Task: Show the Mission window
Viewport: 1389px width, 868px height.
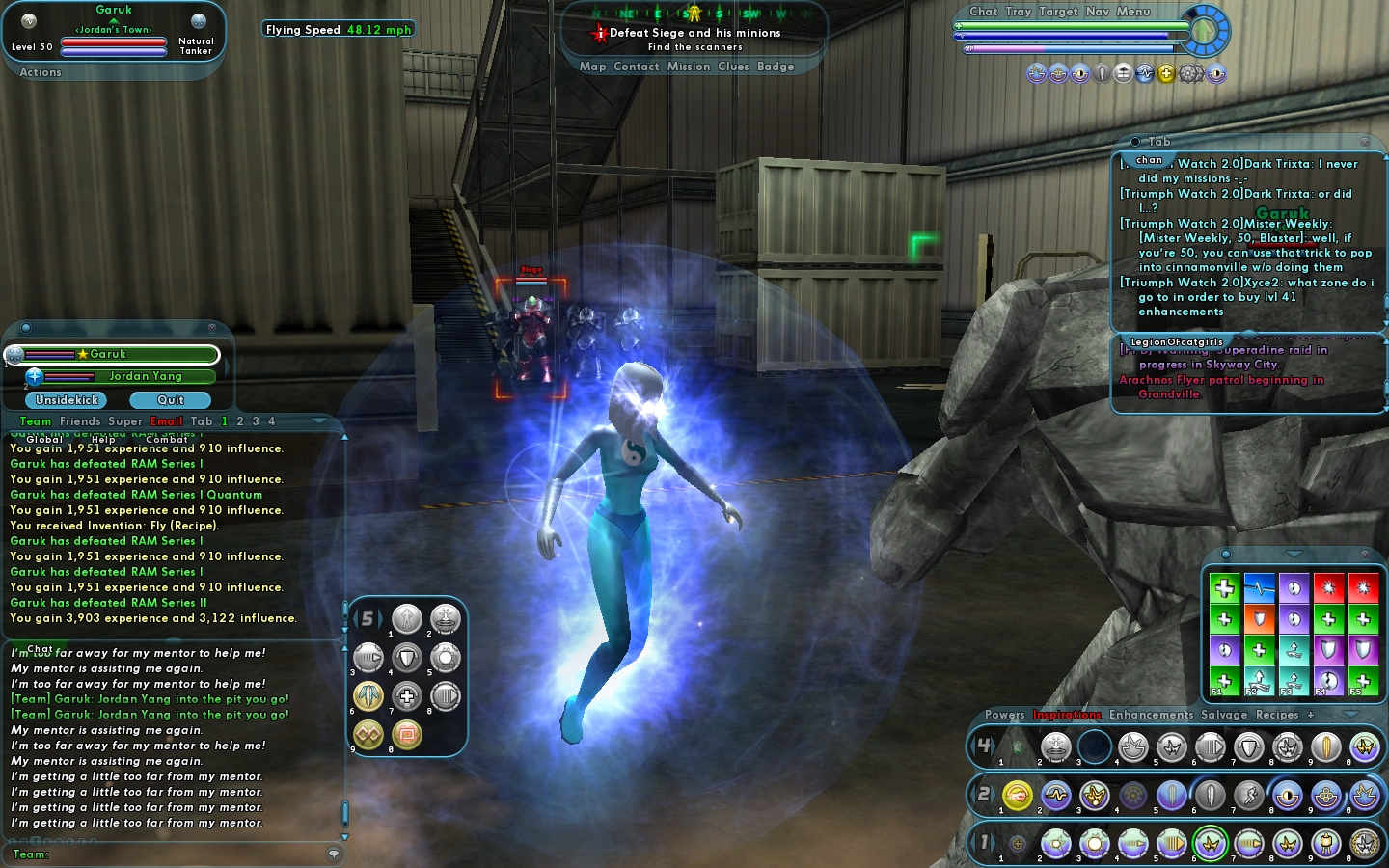Action: [688, 67]
